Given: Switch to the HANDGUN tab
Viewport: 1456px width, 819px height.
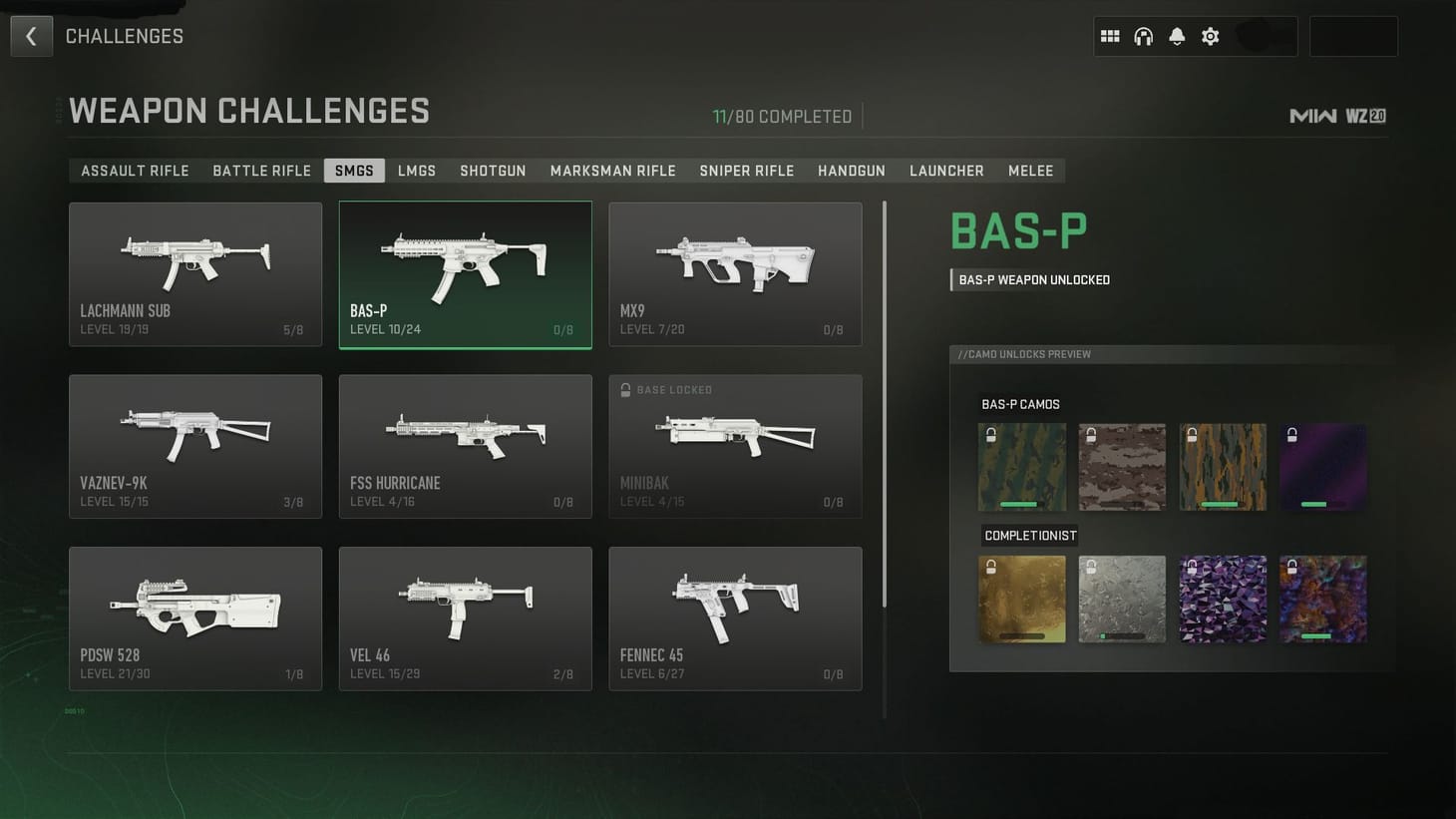Looking at the screenshot, I should 851,171.
